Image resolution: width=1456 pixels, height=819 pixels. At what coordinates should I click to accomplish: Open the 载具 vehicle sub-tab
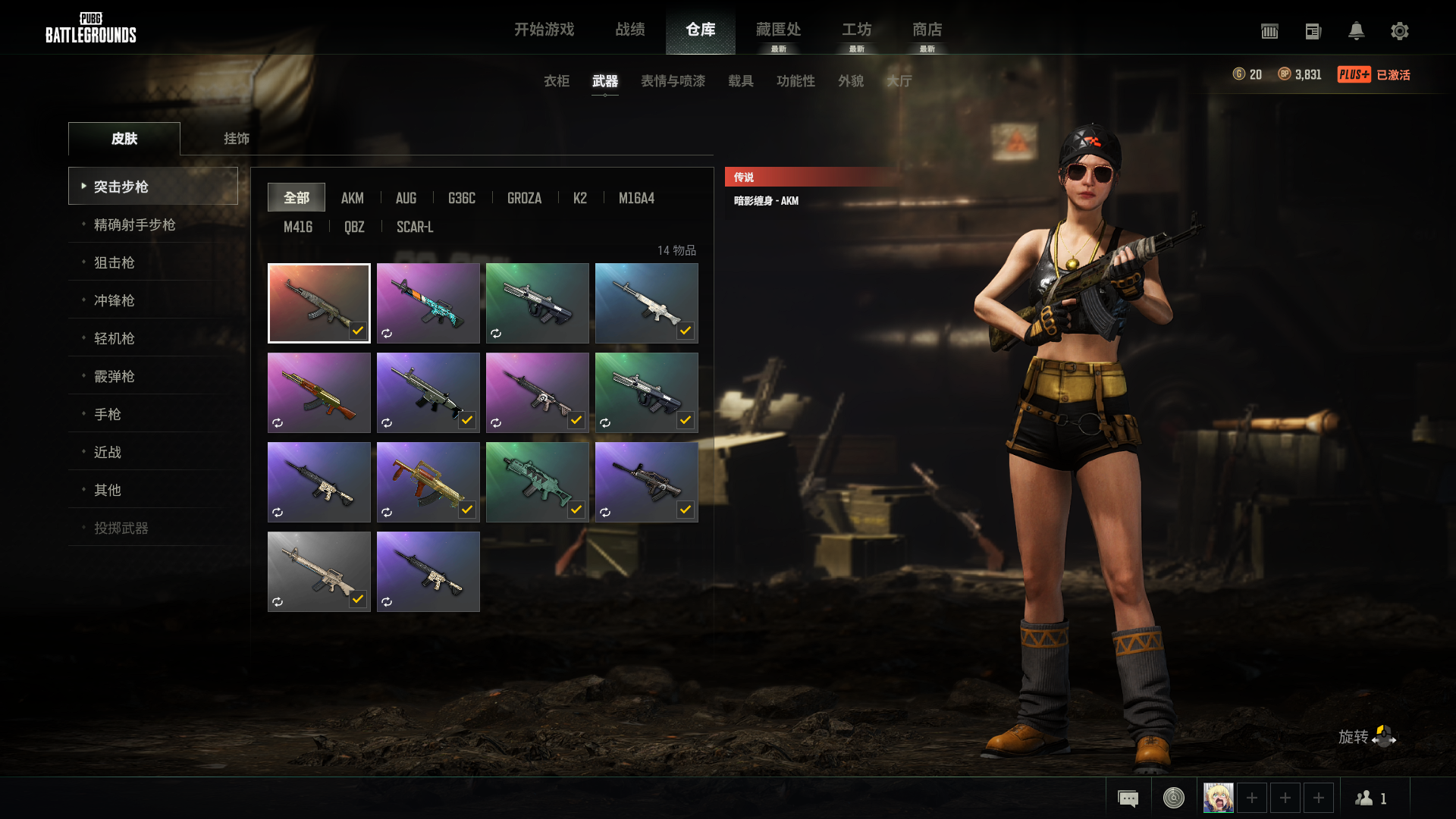[x=740, y=81]
